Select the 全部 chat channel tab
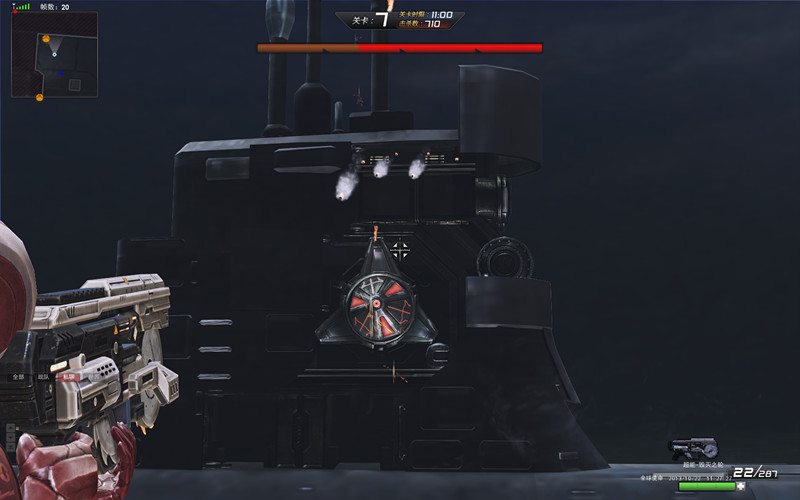Screen dimensions: 800x500 17,377
